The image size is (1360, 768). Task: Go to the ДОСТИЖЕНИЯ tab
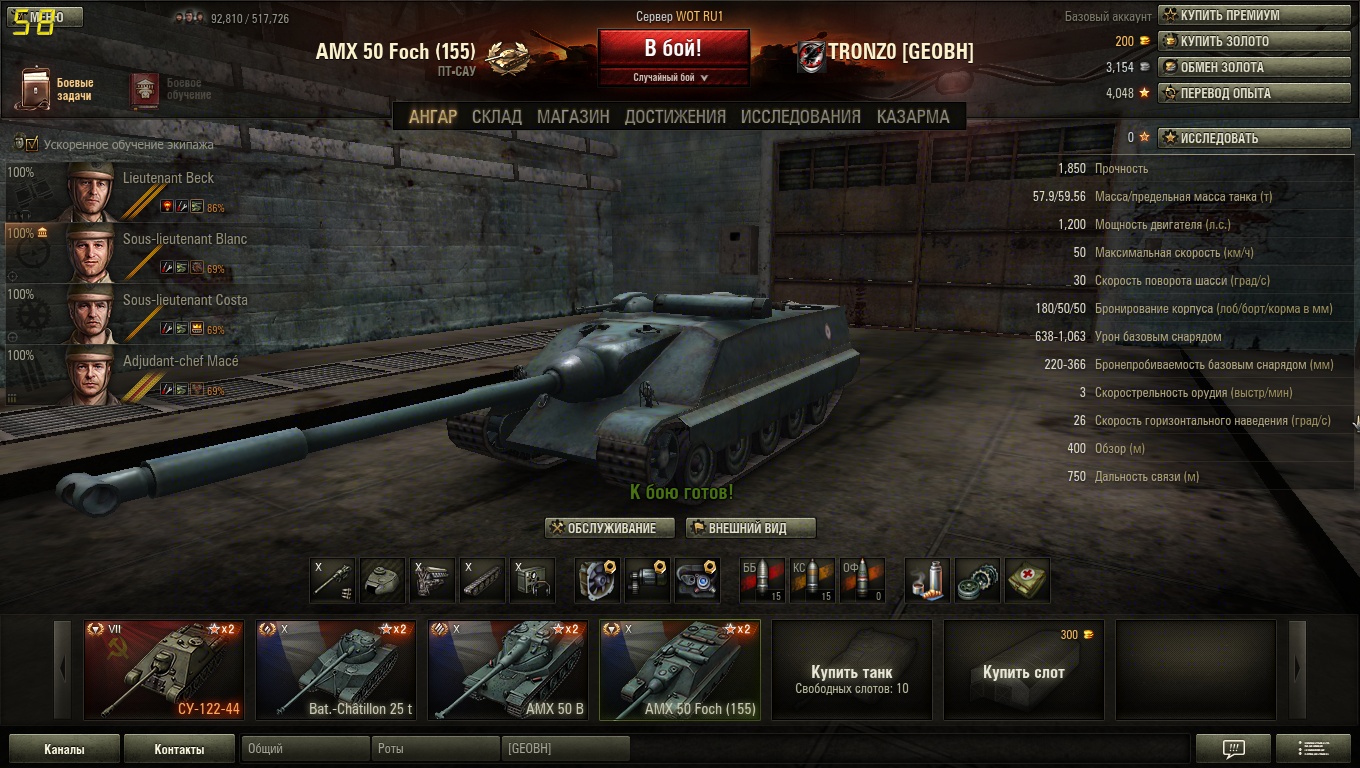pos(675,117)
